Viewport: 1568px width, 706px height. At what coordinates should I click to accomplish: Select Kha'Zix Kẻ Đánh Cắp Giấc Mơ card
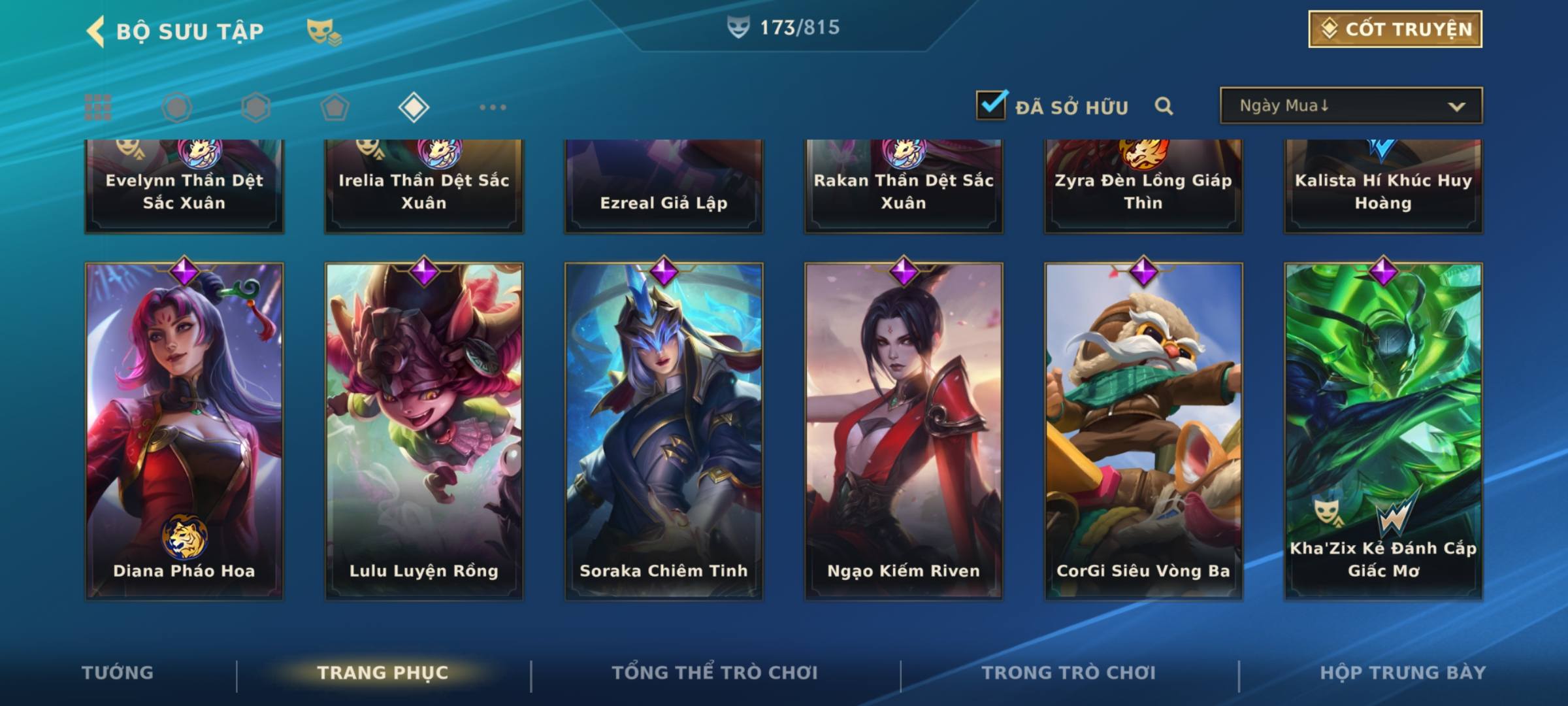tap(1383, 431)
